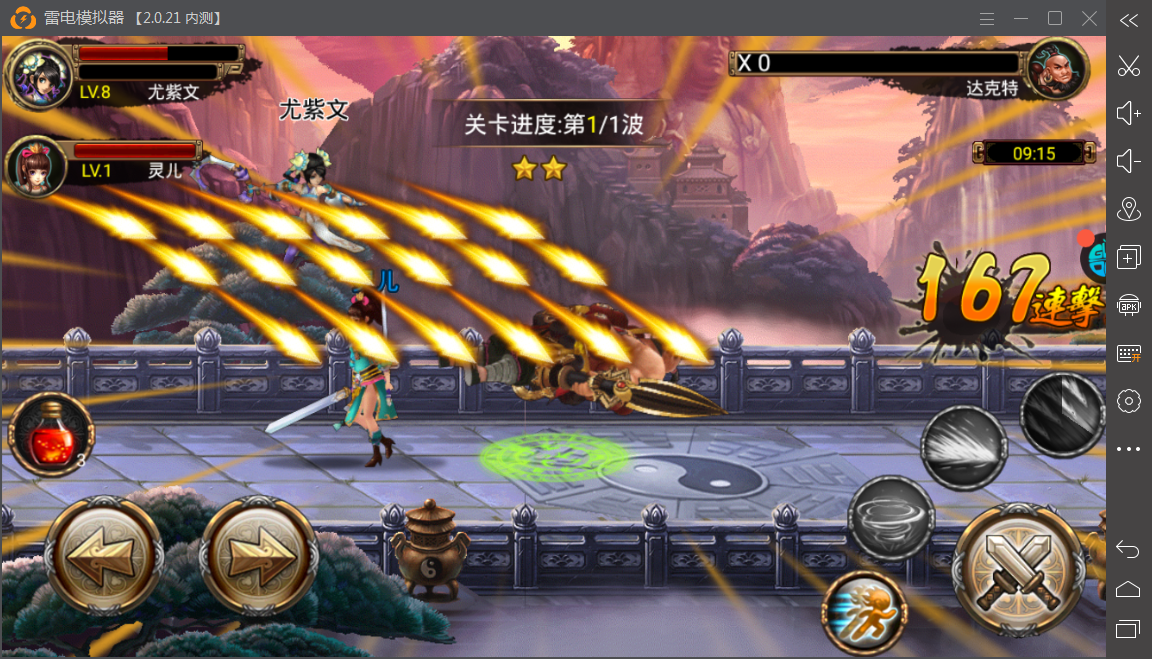The image size is (1152, 659).
Task: Move right with the right arrow button
Action: click(x=260, y=556)
